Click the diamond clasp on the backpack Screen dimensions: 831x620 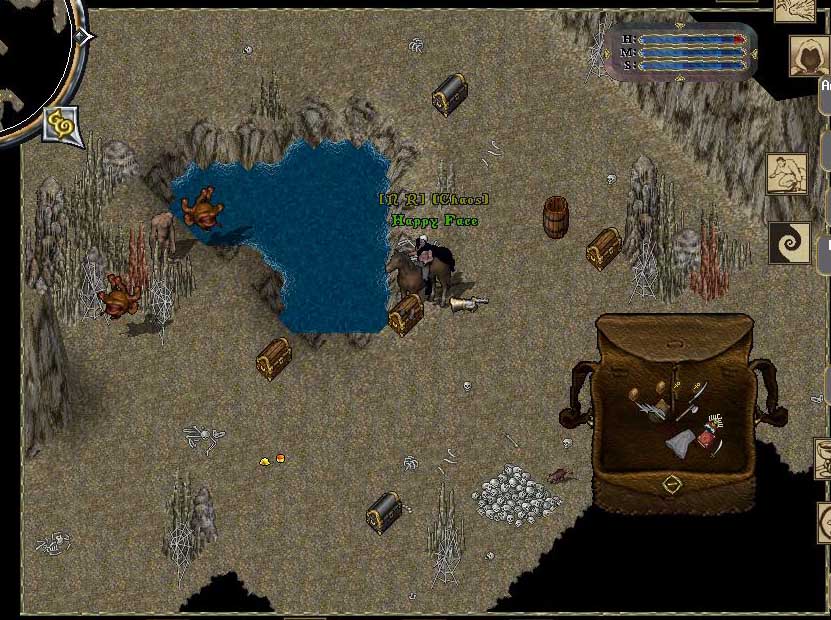672,484
